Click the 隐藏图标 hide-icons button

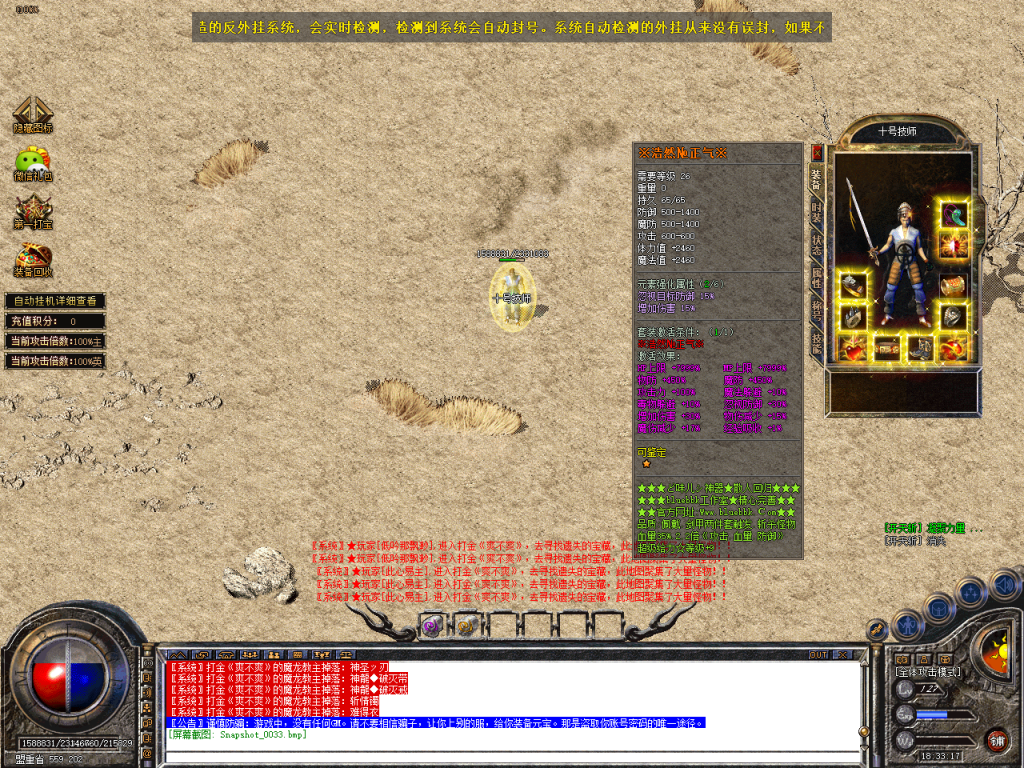coord(32,115)
